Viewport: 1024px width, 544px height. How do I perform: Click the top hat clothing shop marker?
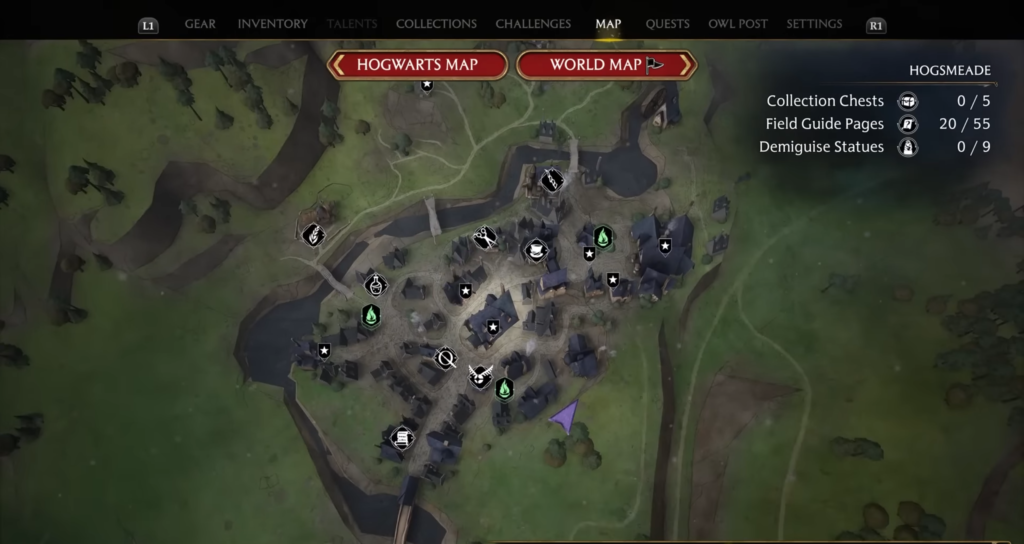point(537,249)
